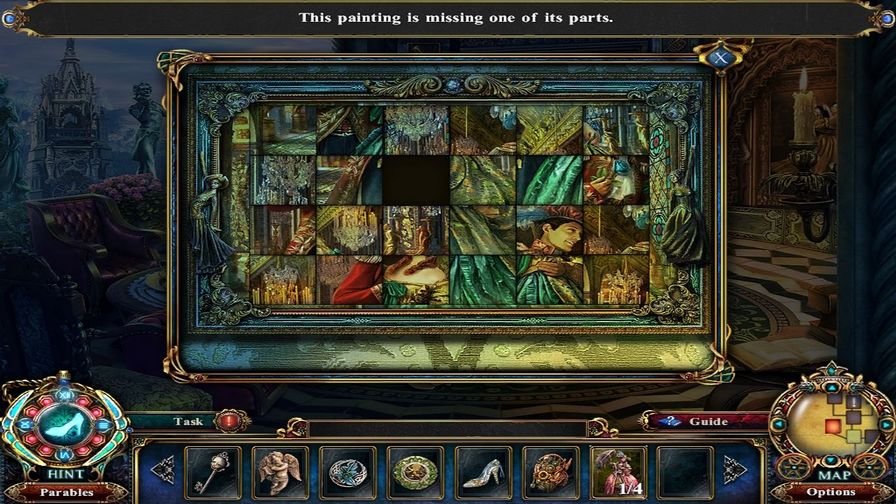Select the silver-blue round emblem inventory item
Screen dimensions: 896x504
tap(347, 473)
